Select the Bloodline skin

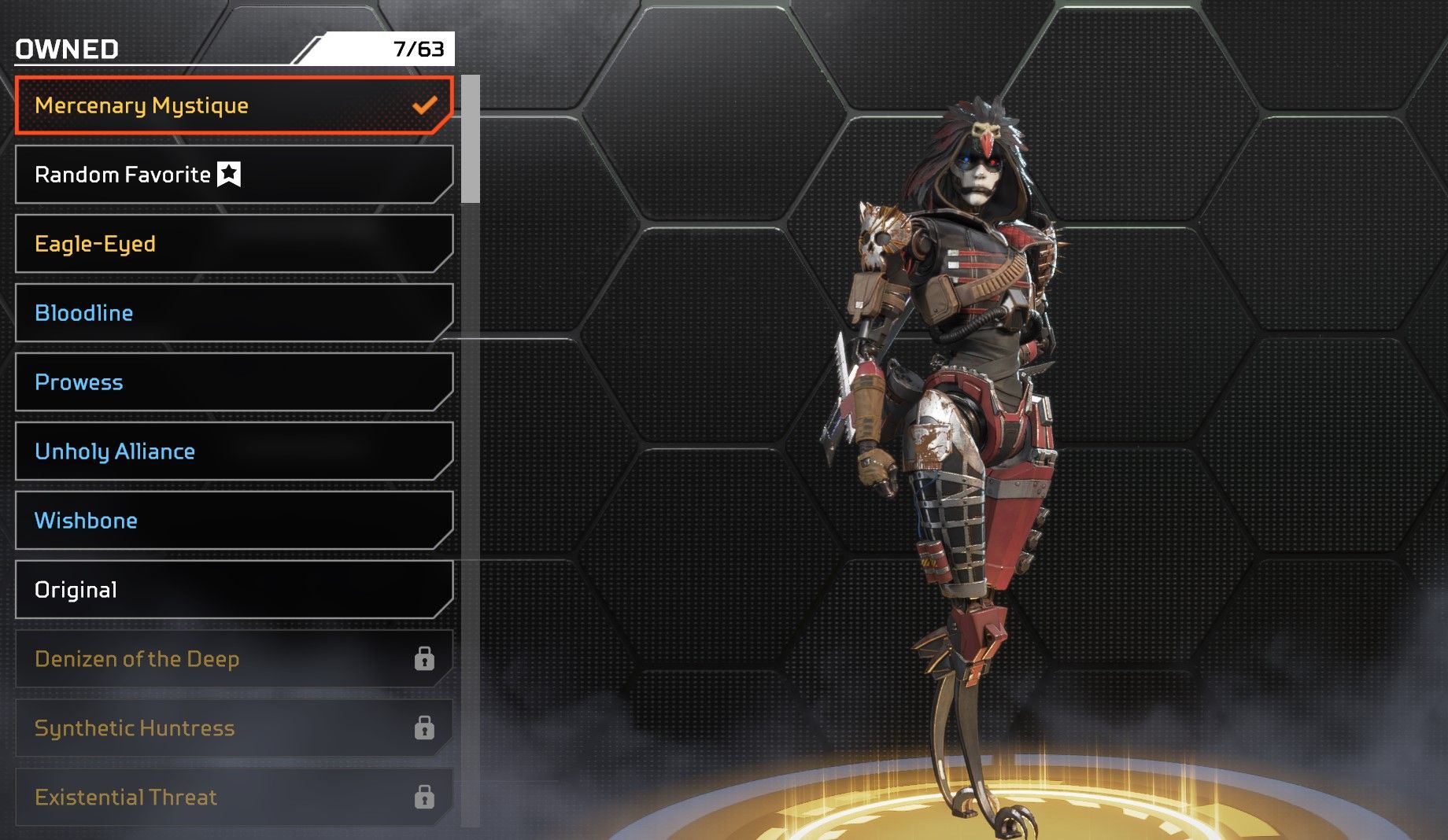(x=234, y=313)
